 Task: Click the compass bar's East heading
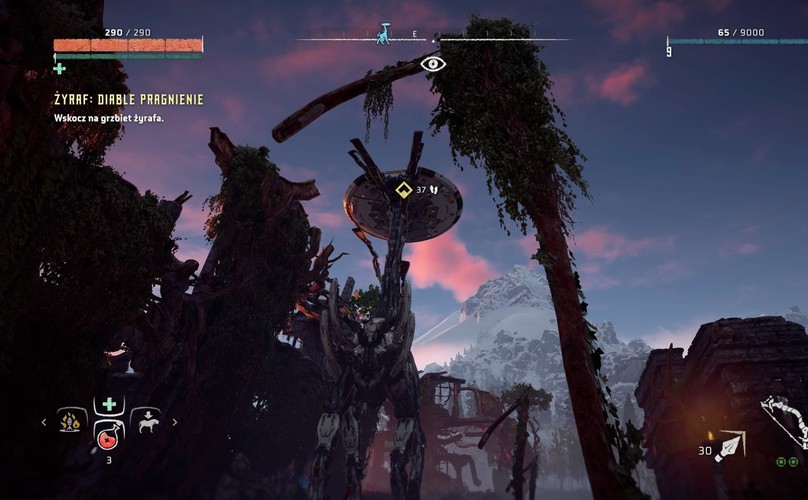(x=414, y=34)
